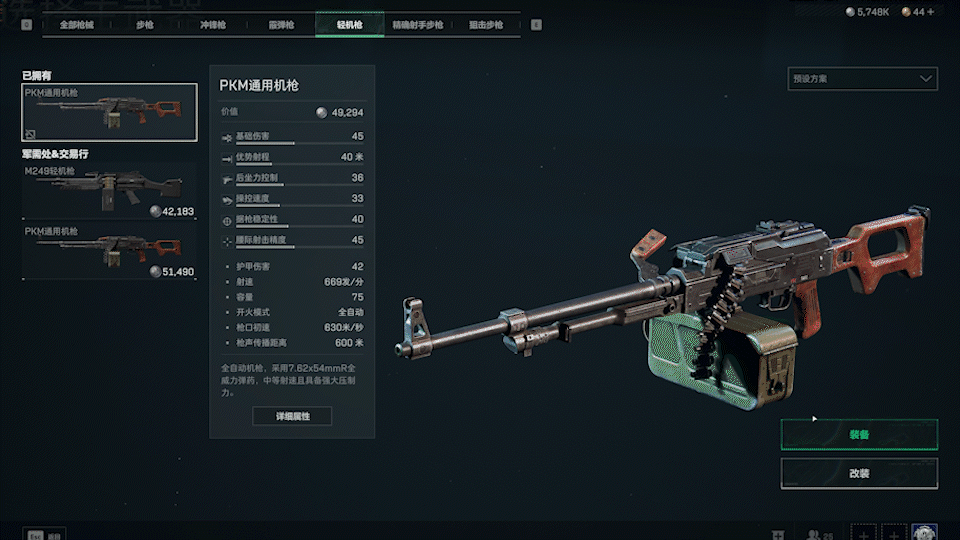Click the left arrow beside weapon tabs

(26, 25)
